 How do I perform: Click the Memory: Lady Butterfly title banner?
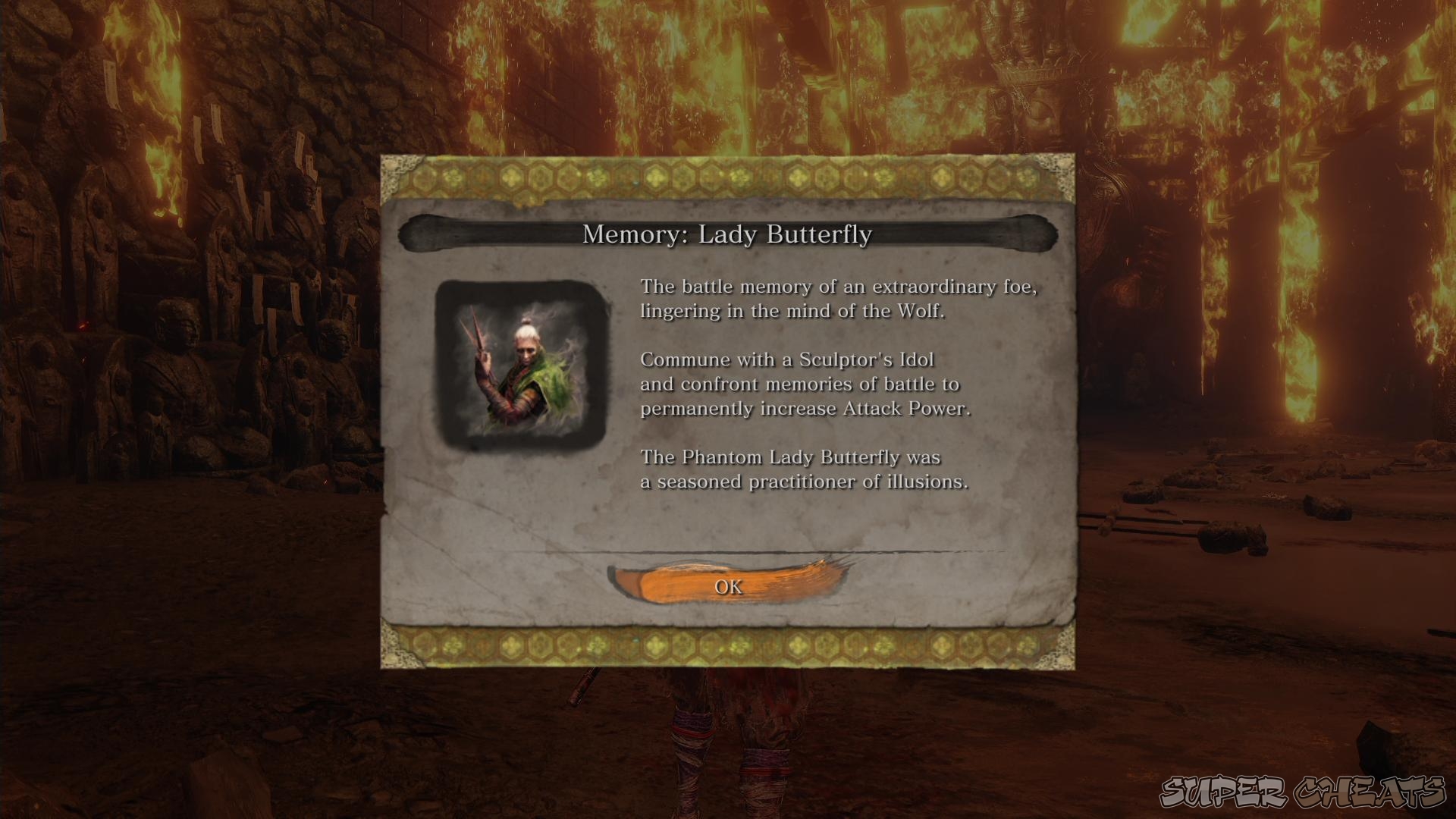pos(728,235)
